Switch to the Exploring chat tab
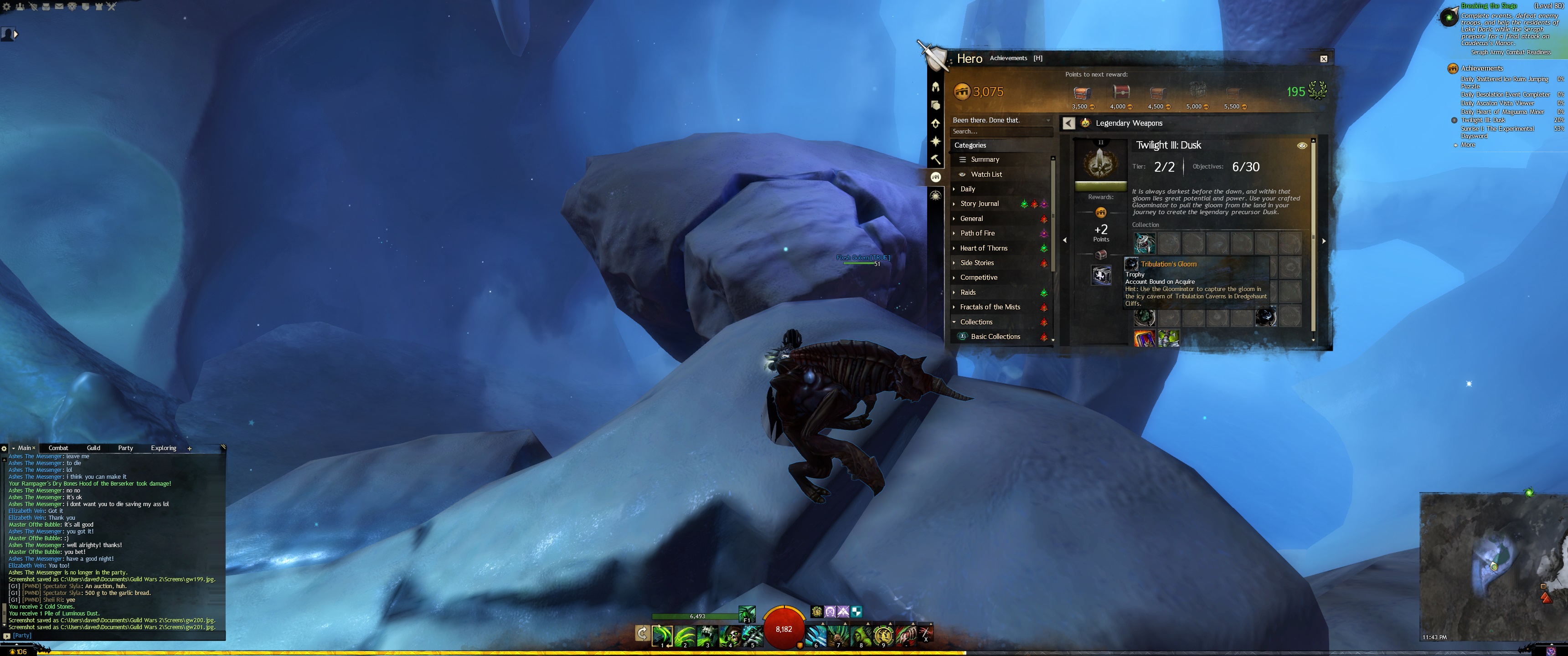 pos(163,448)
